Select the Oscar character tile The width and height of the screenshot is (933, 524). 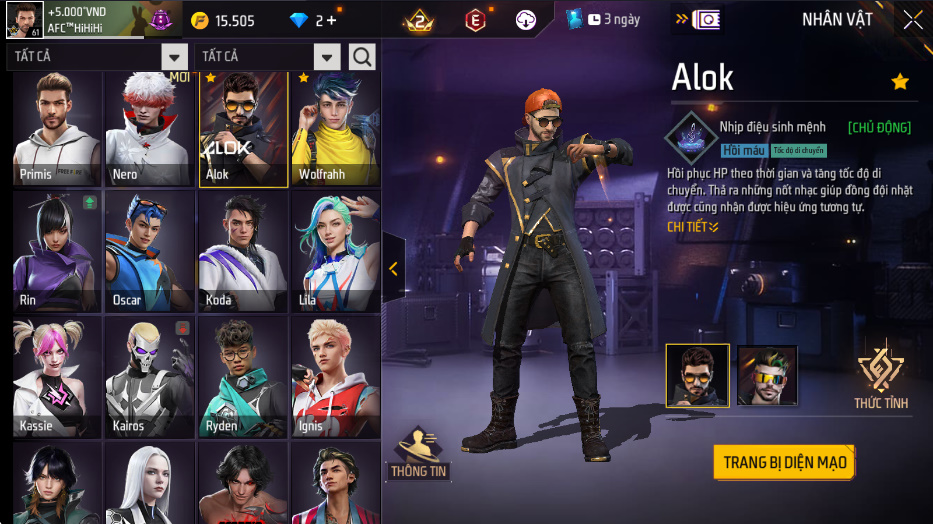coord(150,252)
